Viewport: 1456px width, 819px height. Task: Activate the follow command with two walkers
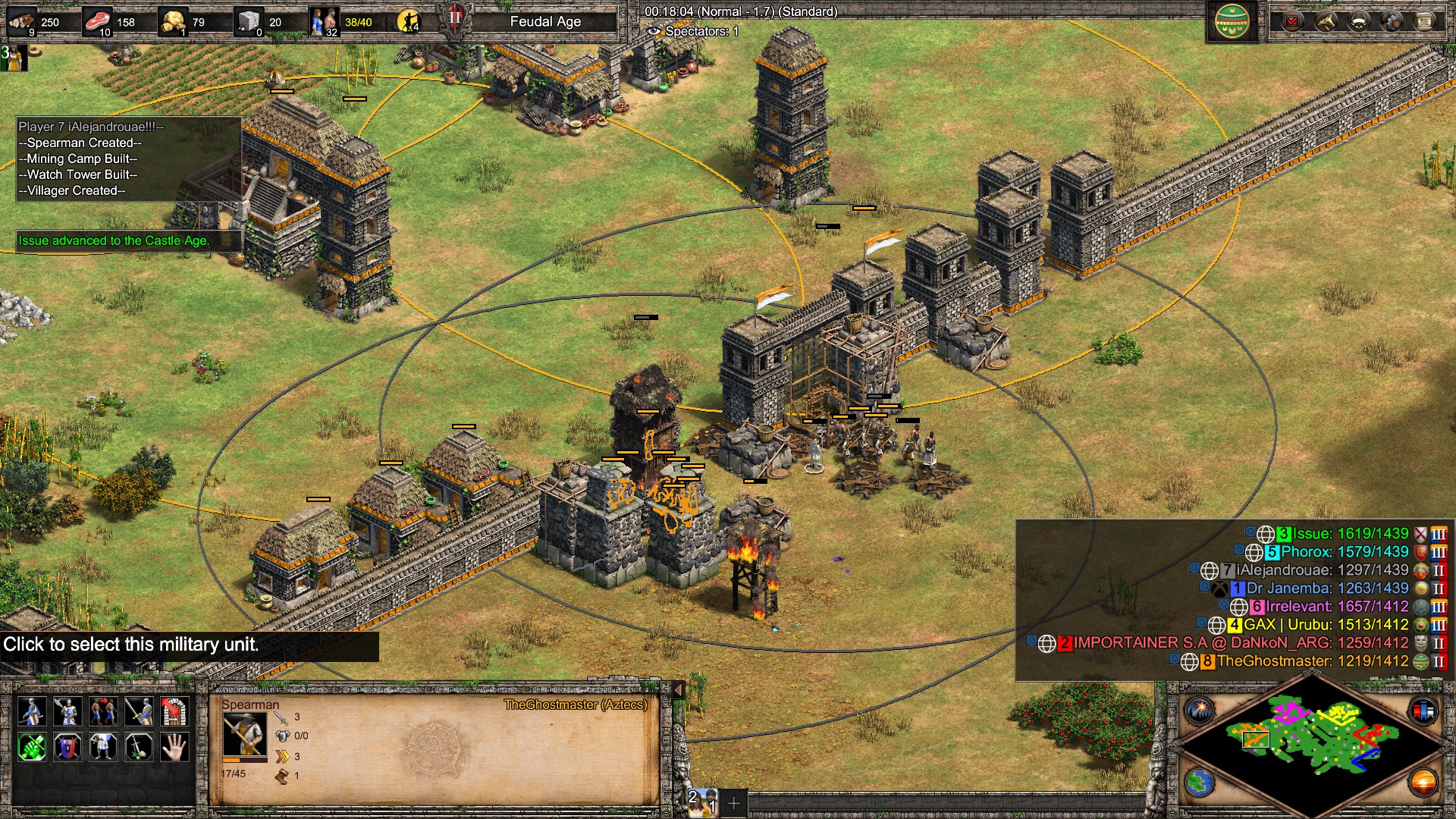coord(103,711)
